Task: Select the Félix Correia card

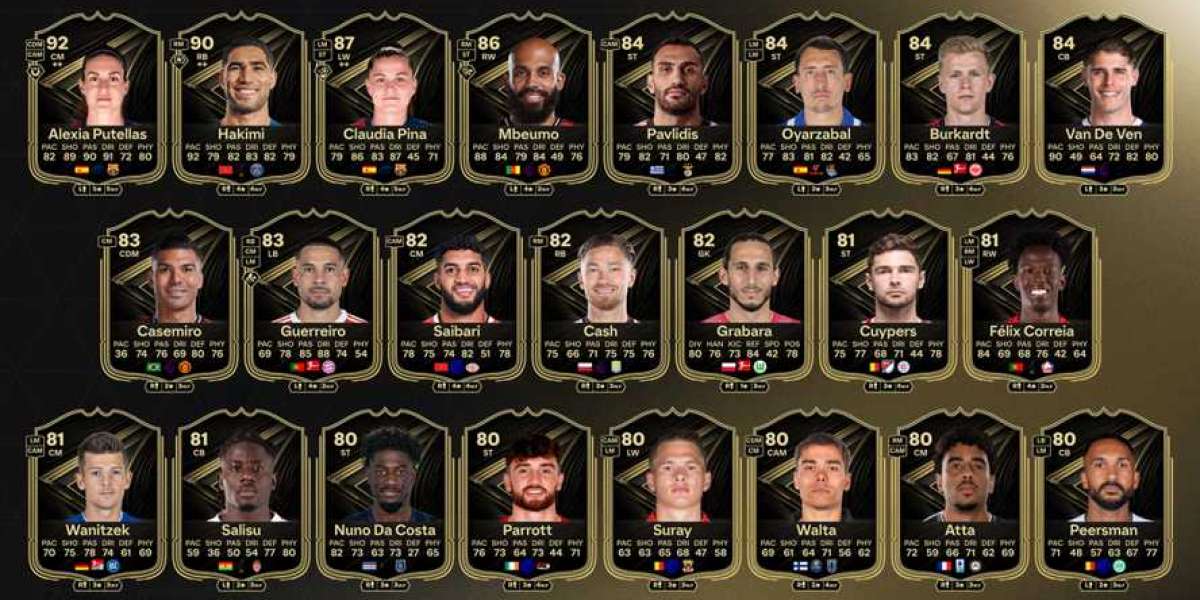Action: (x=1032, y=297)
